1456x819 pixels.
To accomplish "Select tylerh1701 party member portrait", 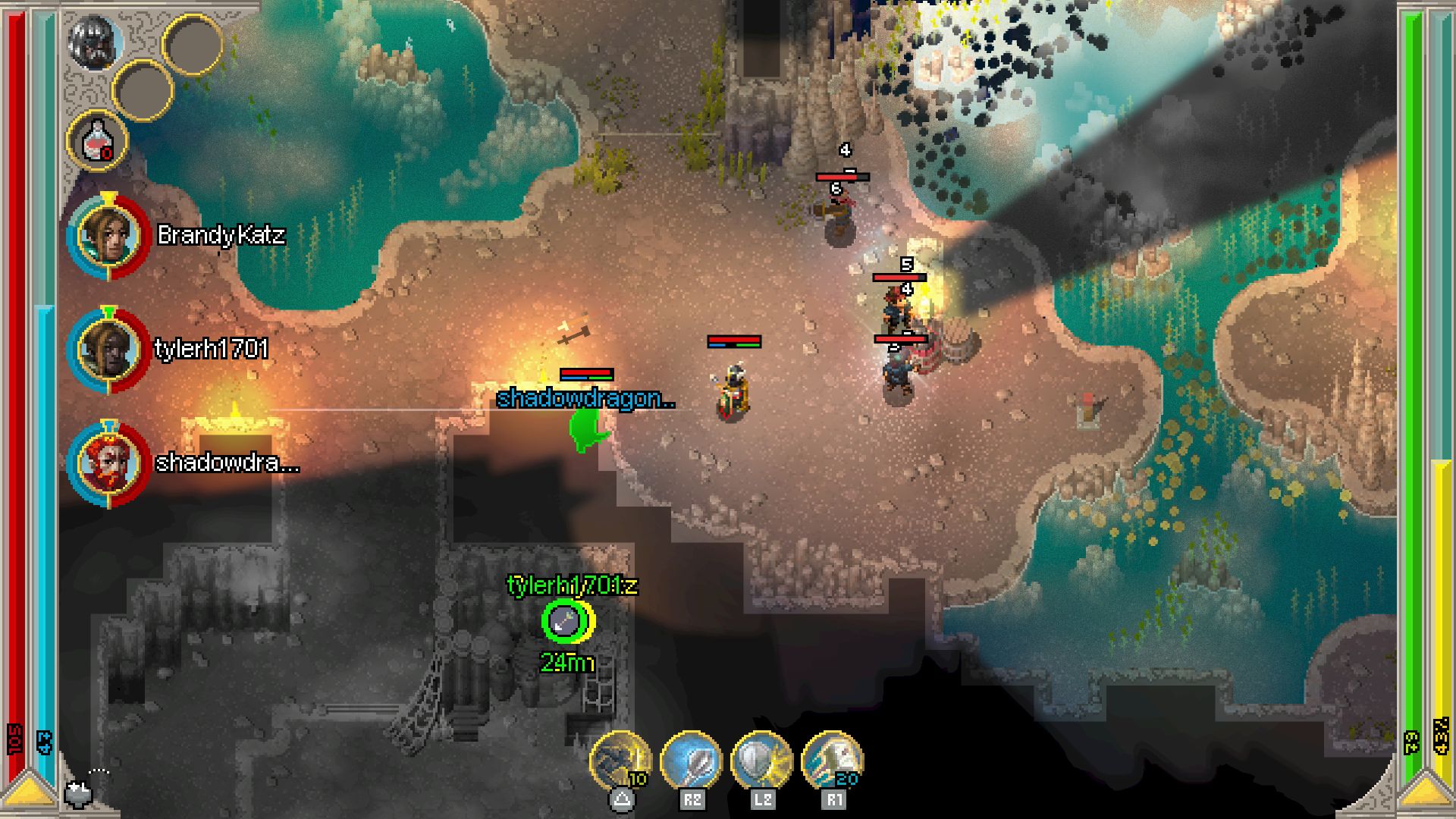I will (108, 350).
